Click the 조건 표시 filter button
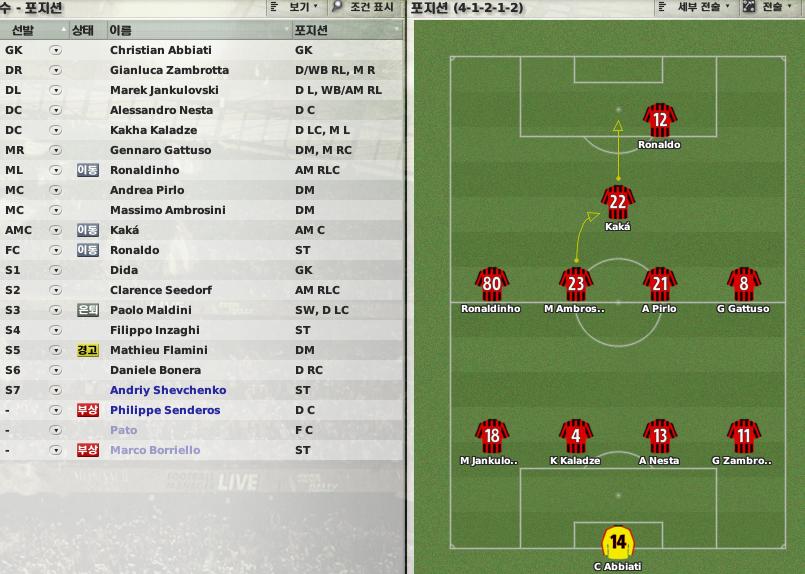The width and height of the screenshot is (805, 574). (x=365, y=7)
